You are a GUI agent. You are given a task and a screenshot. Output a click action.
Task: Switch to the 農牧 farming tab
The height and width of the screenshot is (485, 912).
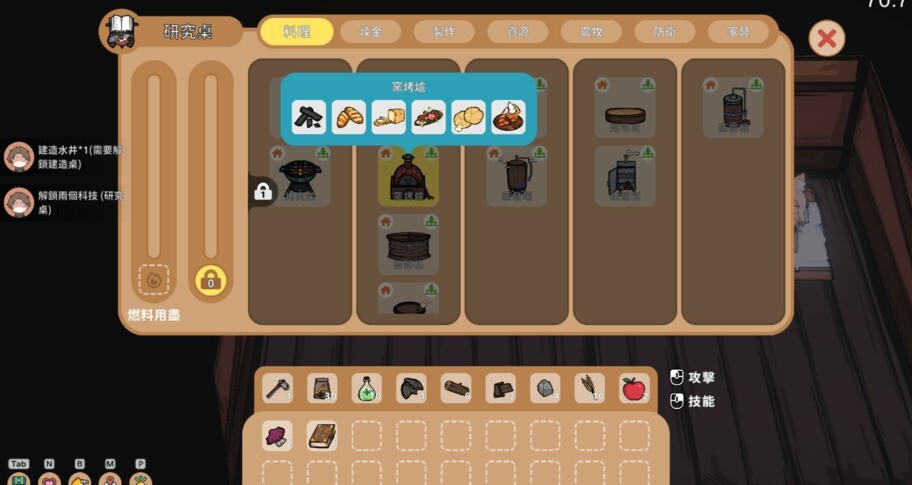point(591,32)
